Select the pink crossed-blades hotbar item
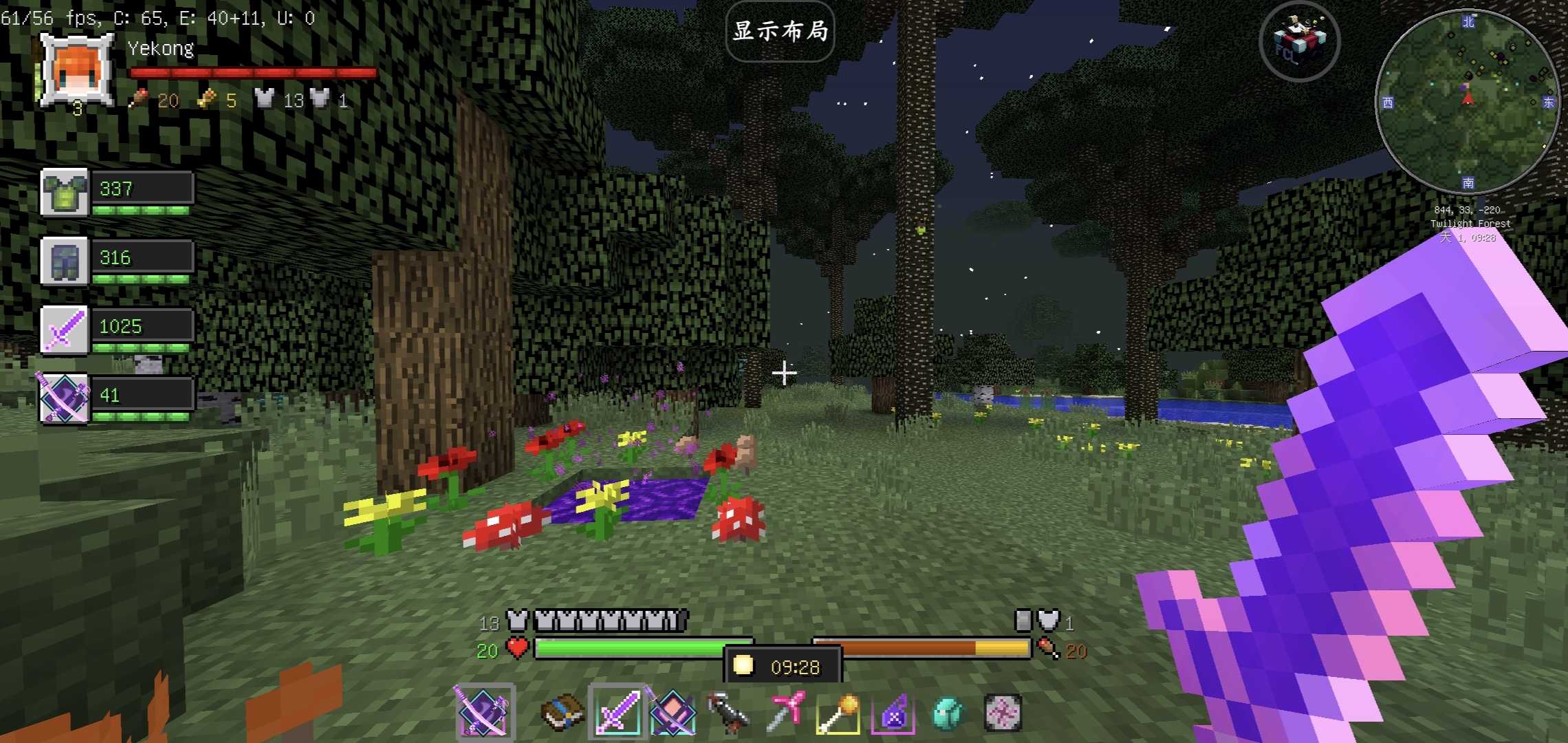1568x743 pixels. tap(673, 712)
